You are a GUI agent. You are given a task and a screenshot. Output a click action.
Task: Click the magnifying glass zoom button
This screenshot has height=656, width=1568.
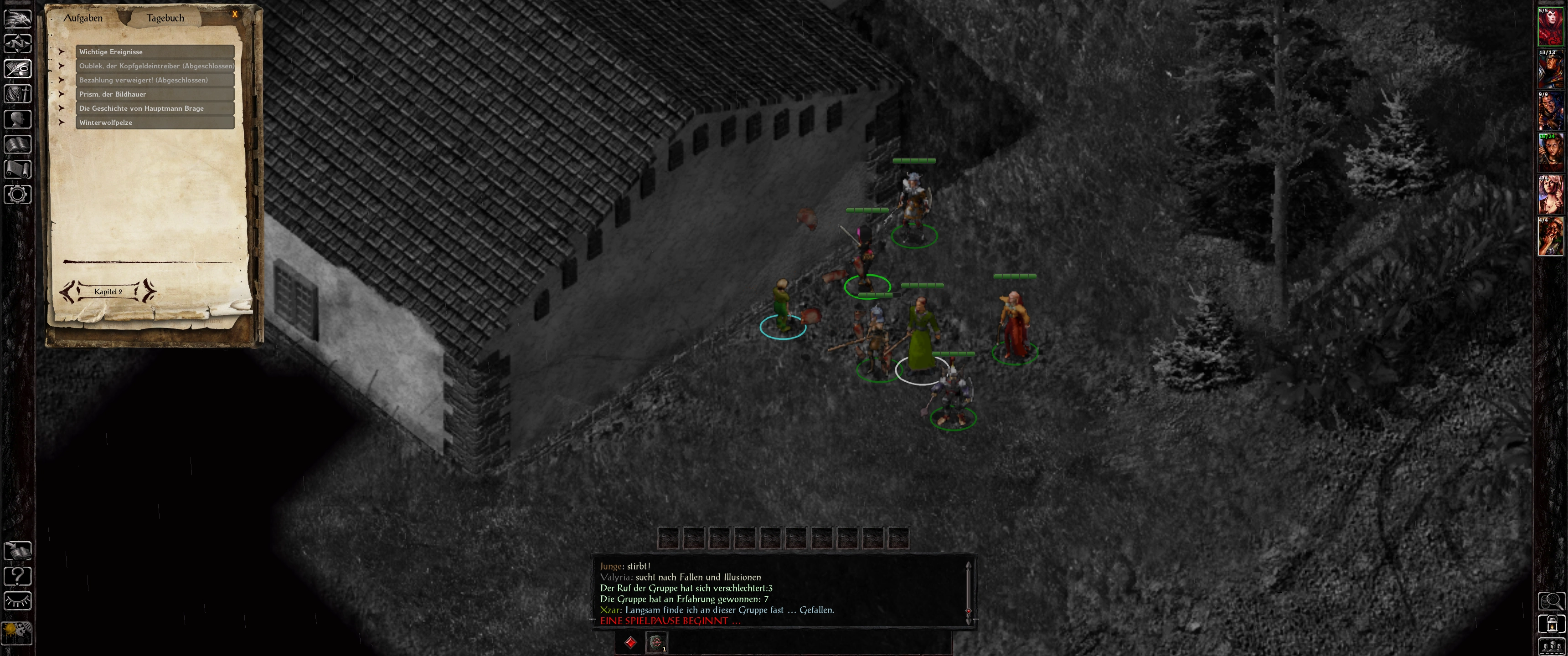[x=1551, y=601]
